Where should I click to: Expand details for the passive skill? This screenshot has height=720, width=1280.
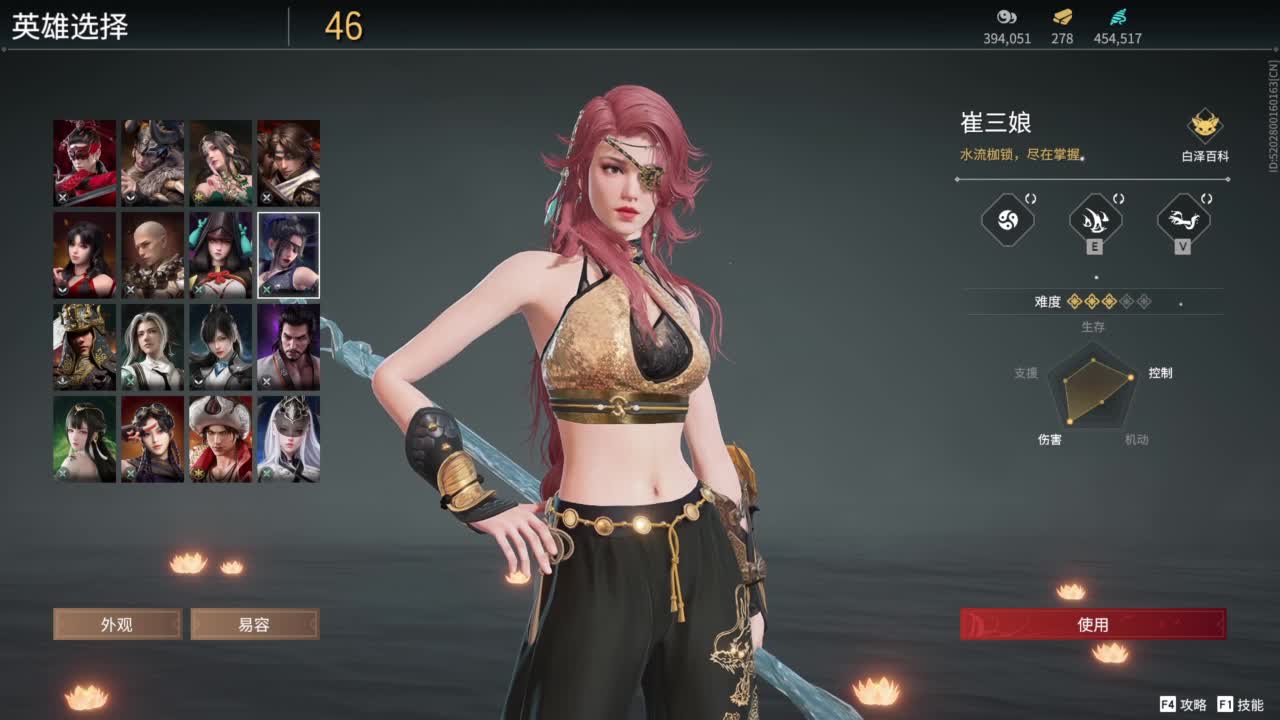1031,199
